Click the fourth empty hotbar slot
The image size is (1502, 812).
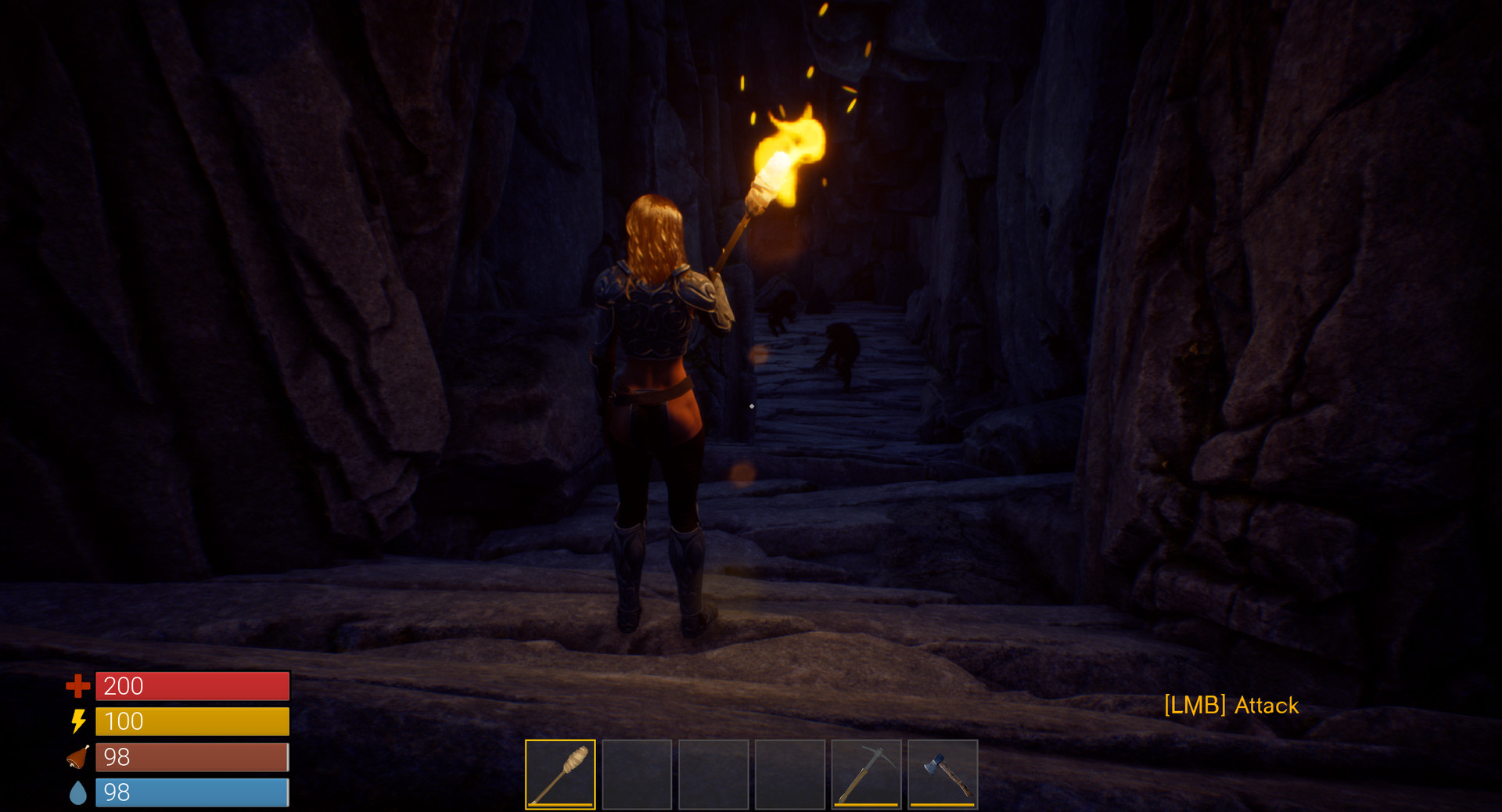[x=791, y=773]
